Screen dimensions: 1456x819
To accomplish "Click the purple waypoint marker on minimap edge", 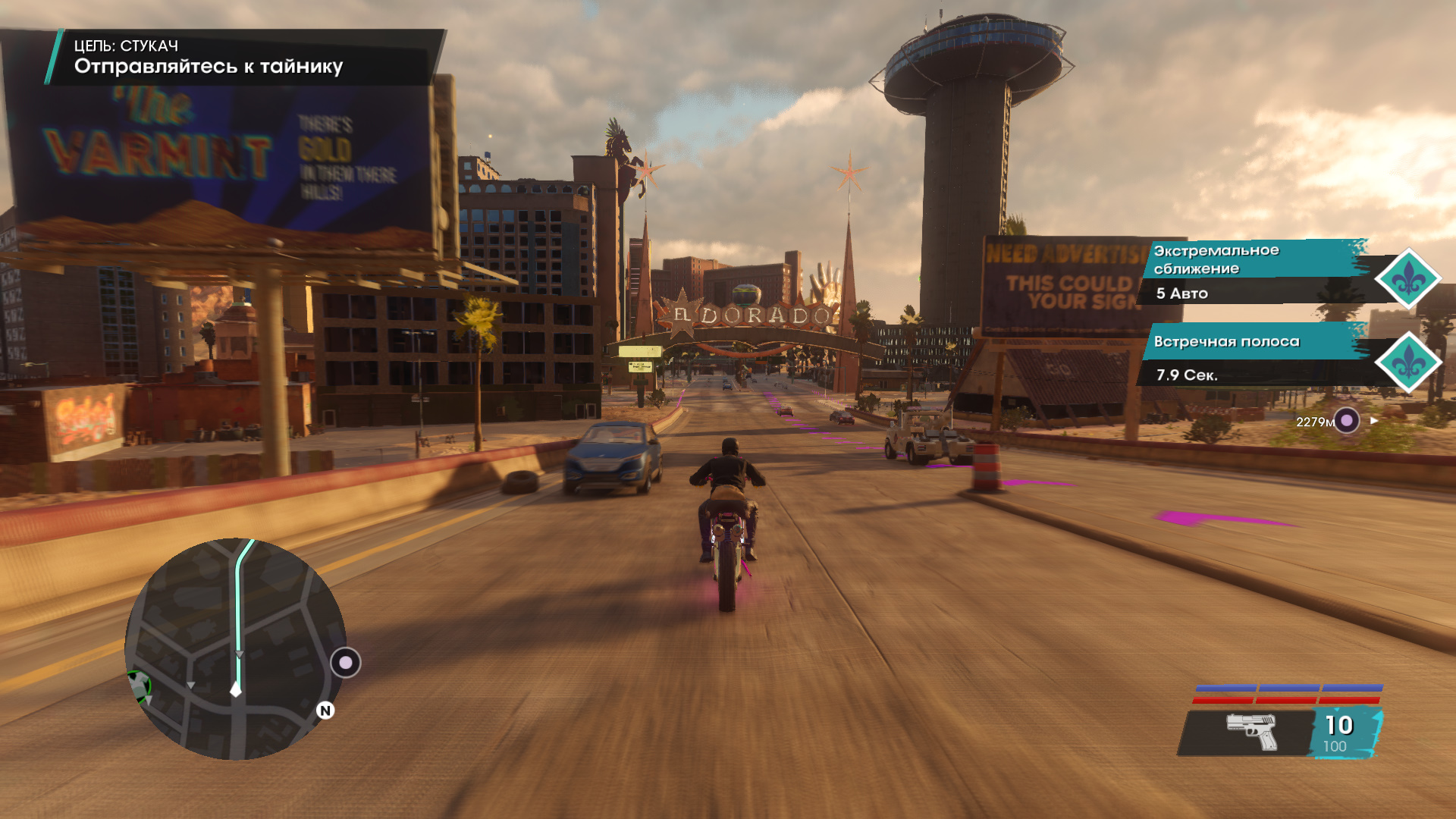I will [346, 663].
